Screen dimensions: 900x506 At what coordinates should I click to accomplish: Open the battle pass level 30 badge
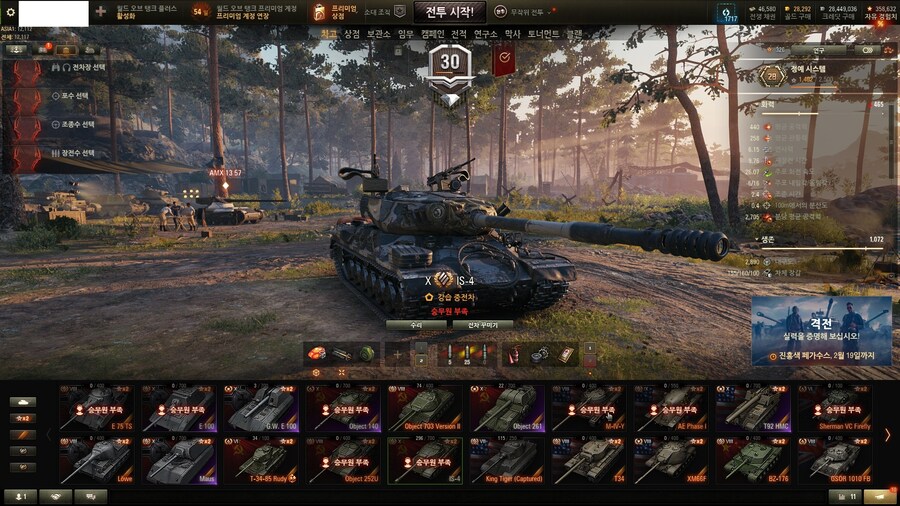(x=450, y=62)
